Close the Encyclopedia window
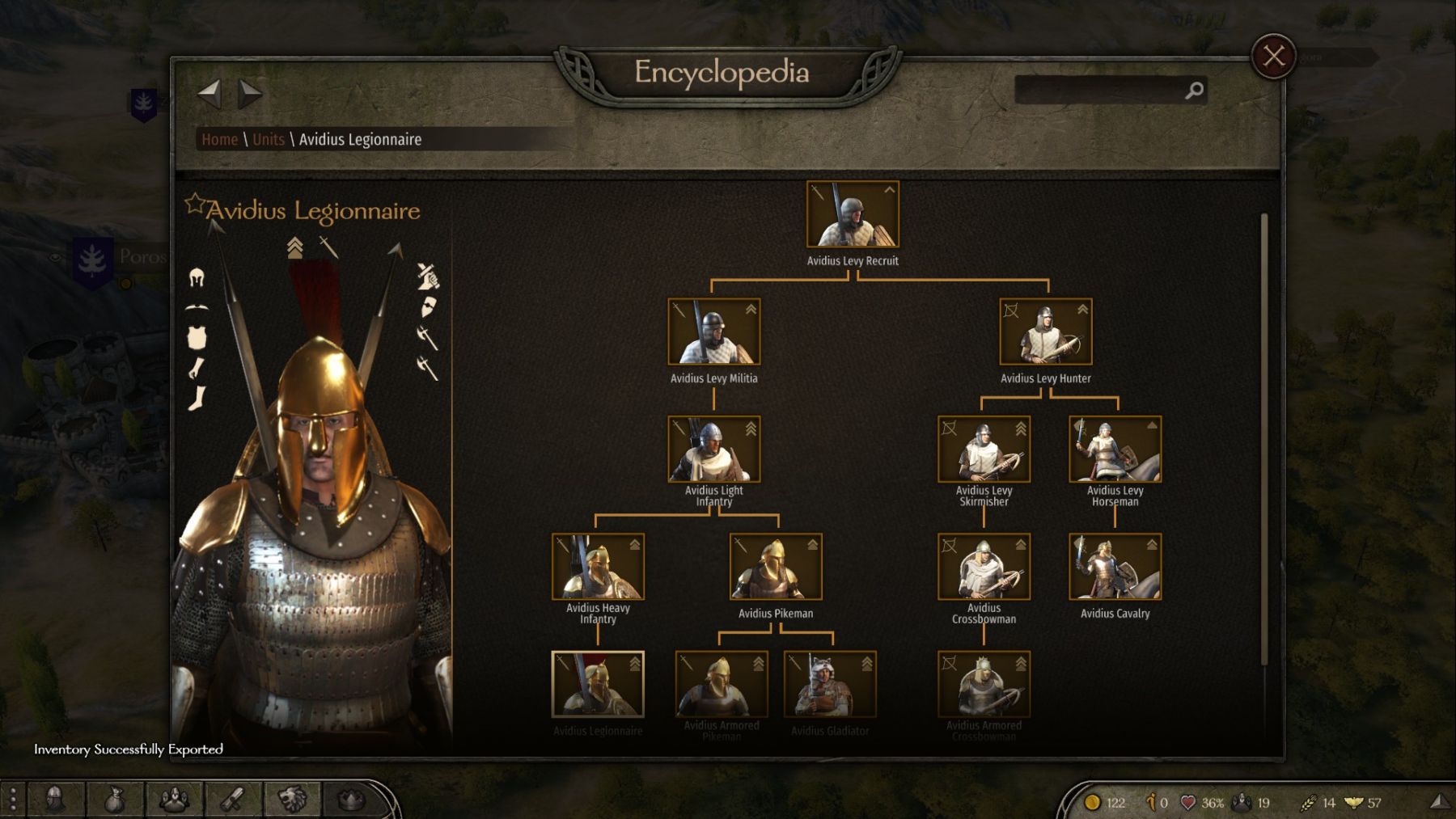Viewport: 1456px width, 819px height. point(1273,56)
